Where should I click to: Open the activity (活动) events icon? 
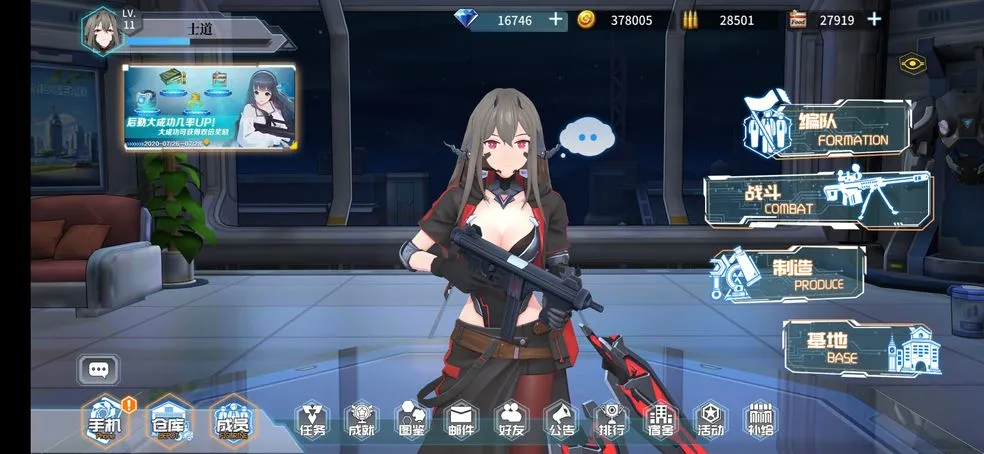point(710,420)
